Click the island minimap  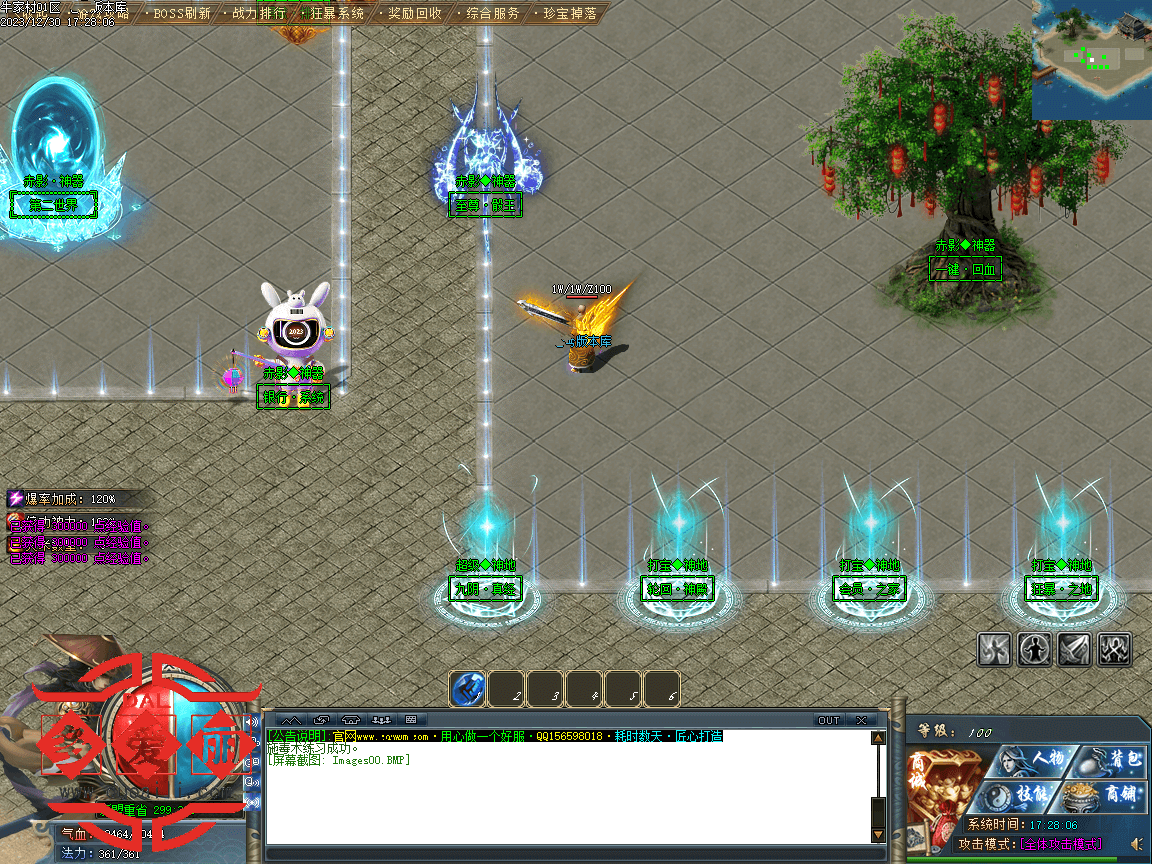coord(1091,58)
